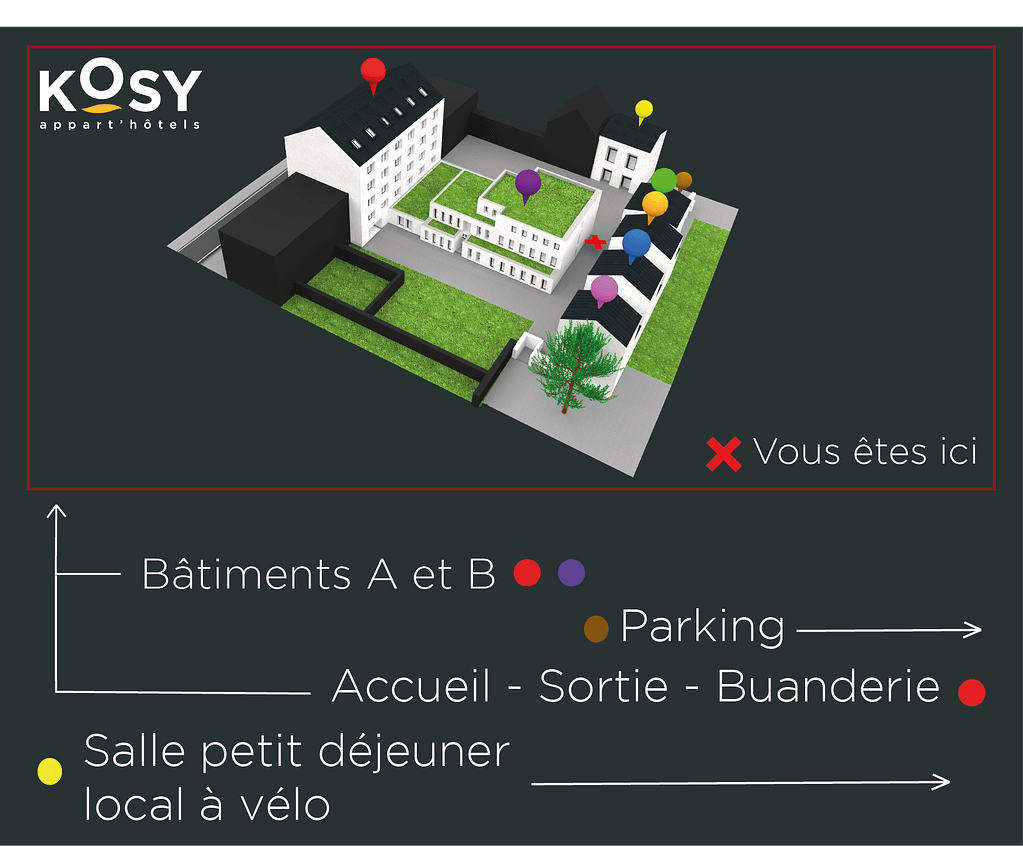
Task: Click the brown dot beside Parking
Action: tap(595, 628)
